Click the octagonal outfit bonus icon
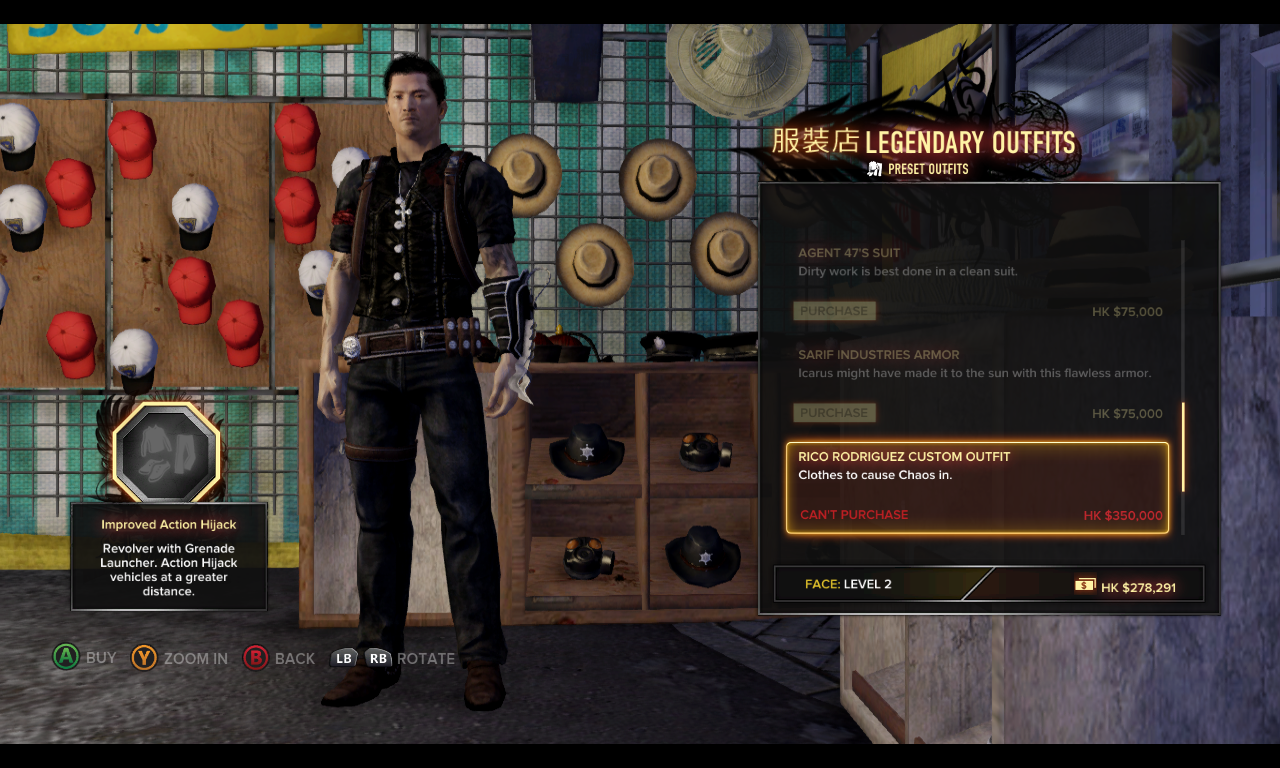Viewport: 1280px width, 768px height. click(x=166, y=452)
